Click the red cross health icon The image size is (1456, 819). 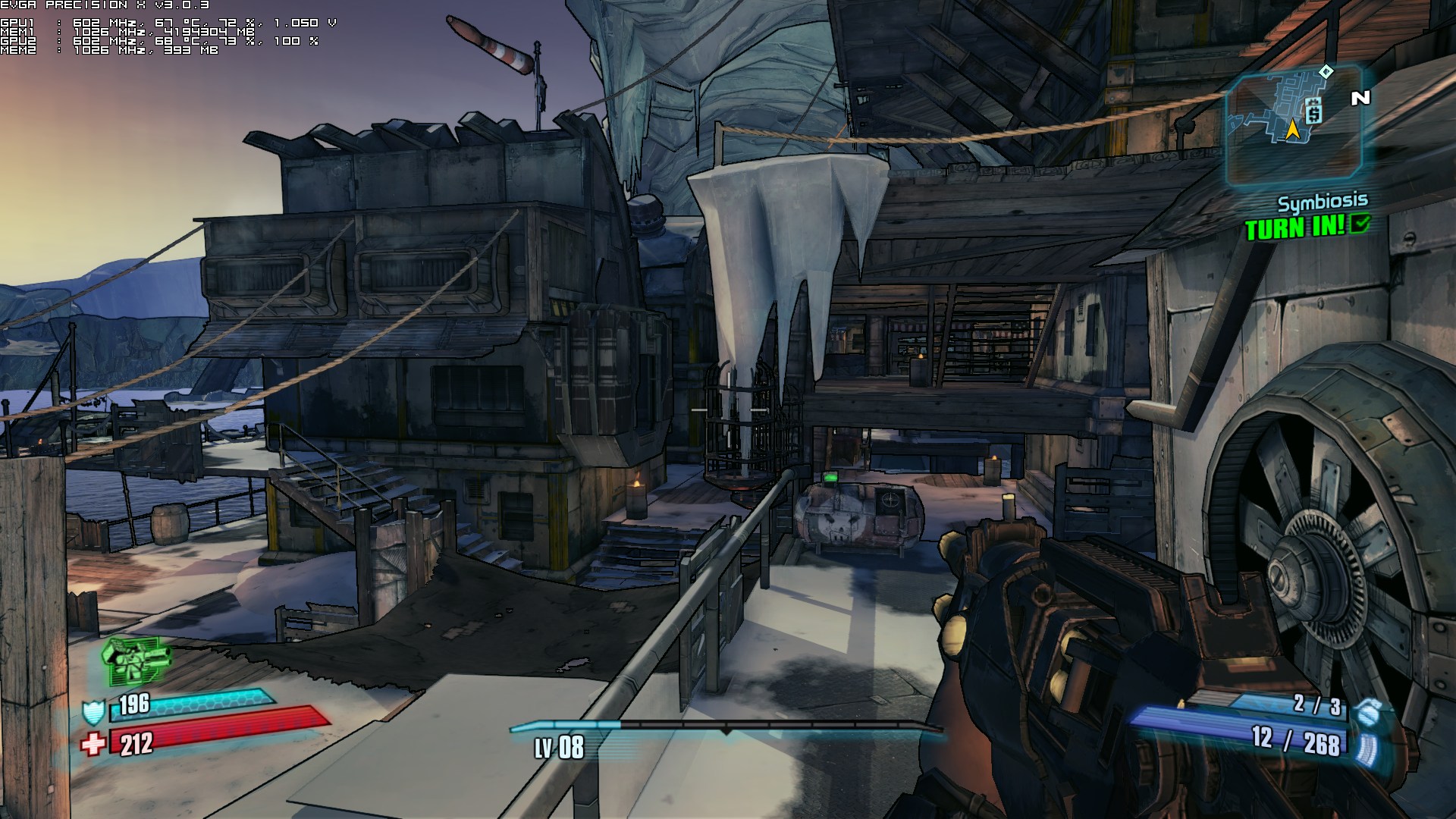tap(93, 745)
